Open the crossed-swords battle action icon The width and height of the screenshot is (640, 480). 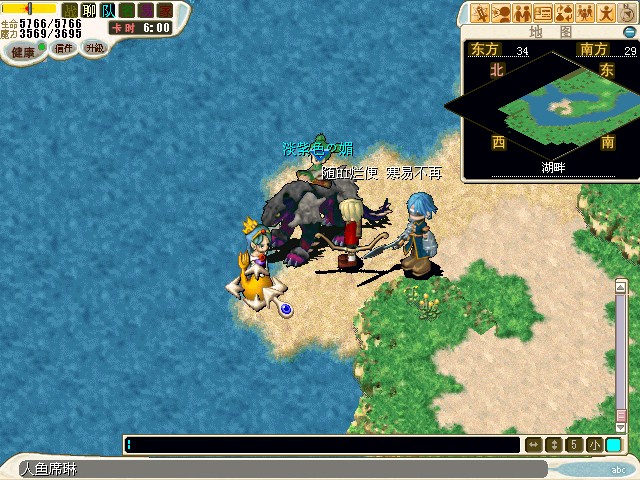click(x=481, y=13)
